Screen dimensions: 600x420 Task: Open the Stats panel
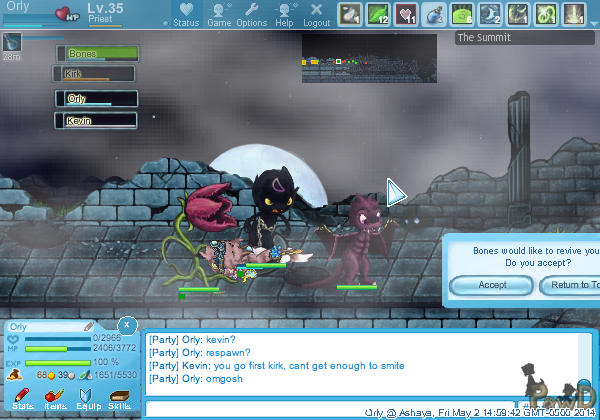pyautogui.click(x=22, y=399)
